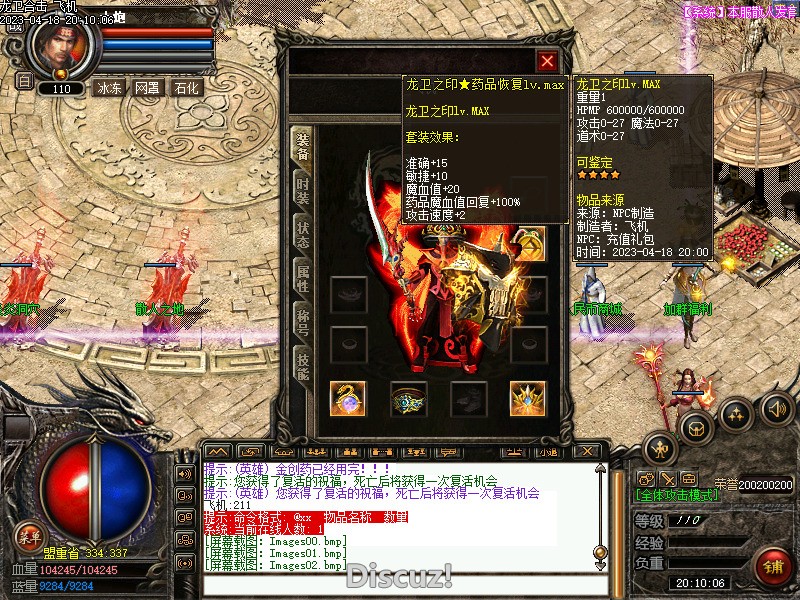Click the golden medal equipment slot

pyautogui.click(x=529, y=243)
